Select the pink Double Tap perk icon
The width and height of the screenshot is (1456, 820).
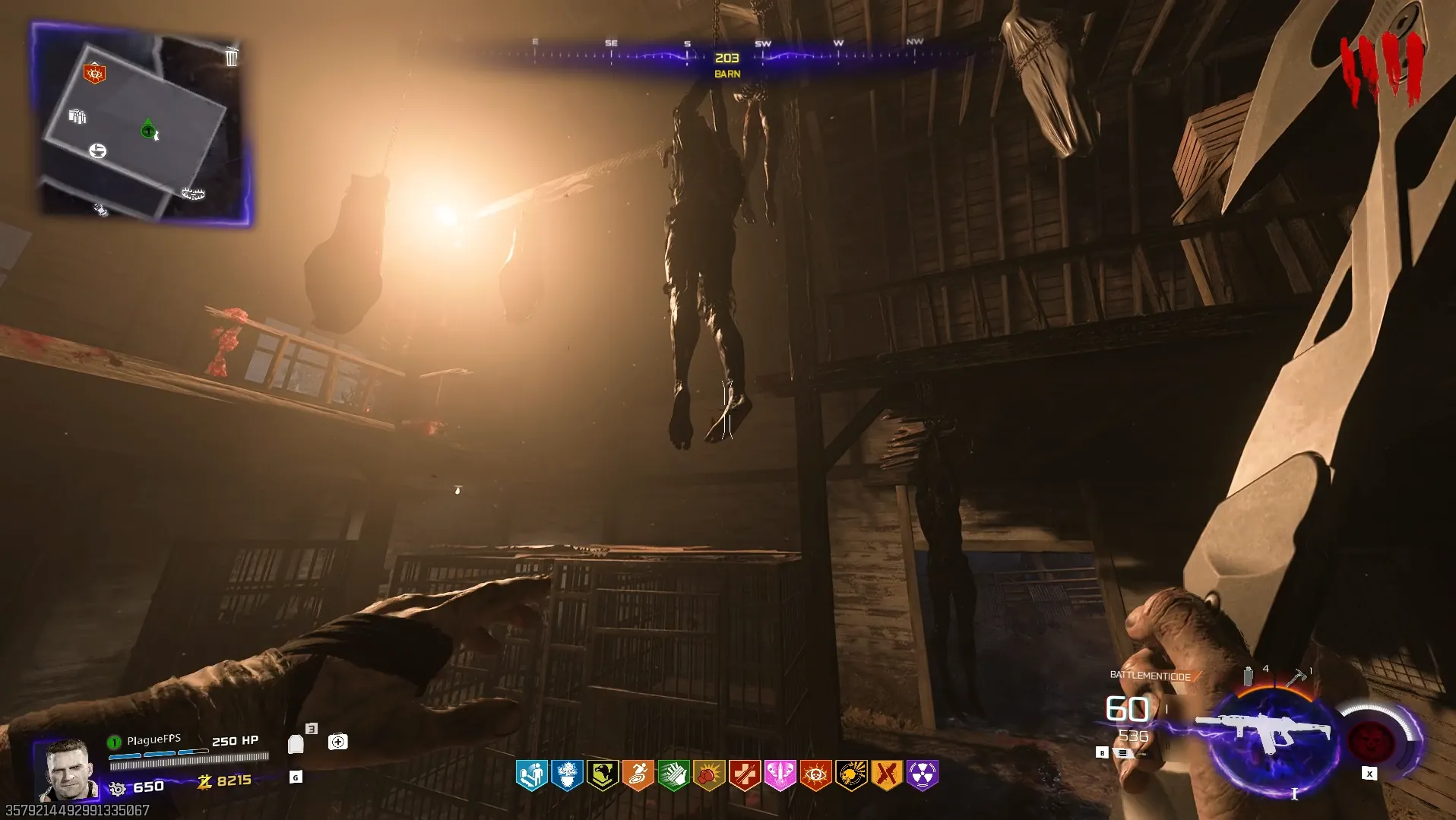780,775
